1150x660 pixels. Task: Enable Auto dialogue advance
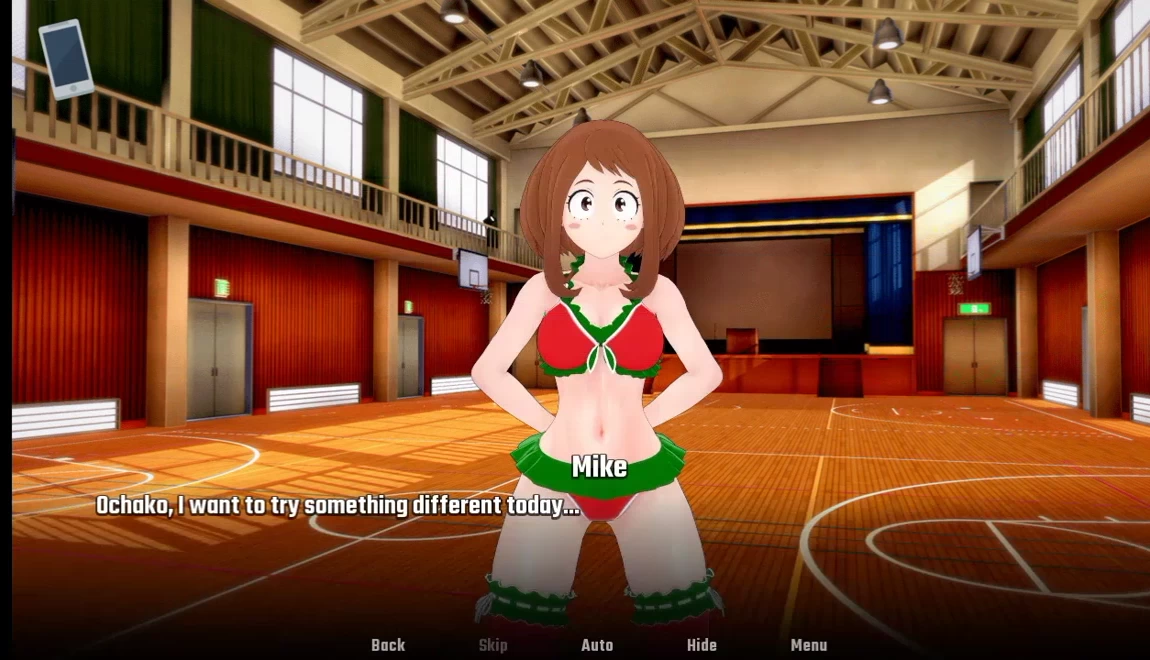pos(597,645)
